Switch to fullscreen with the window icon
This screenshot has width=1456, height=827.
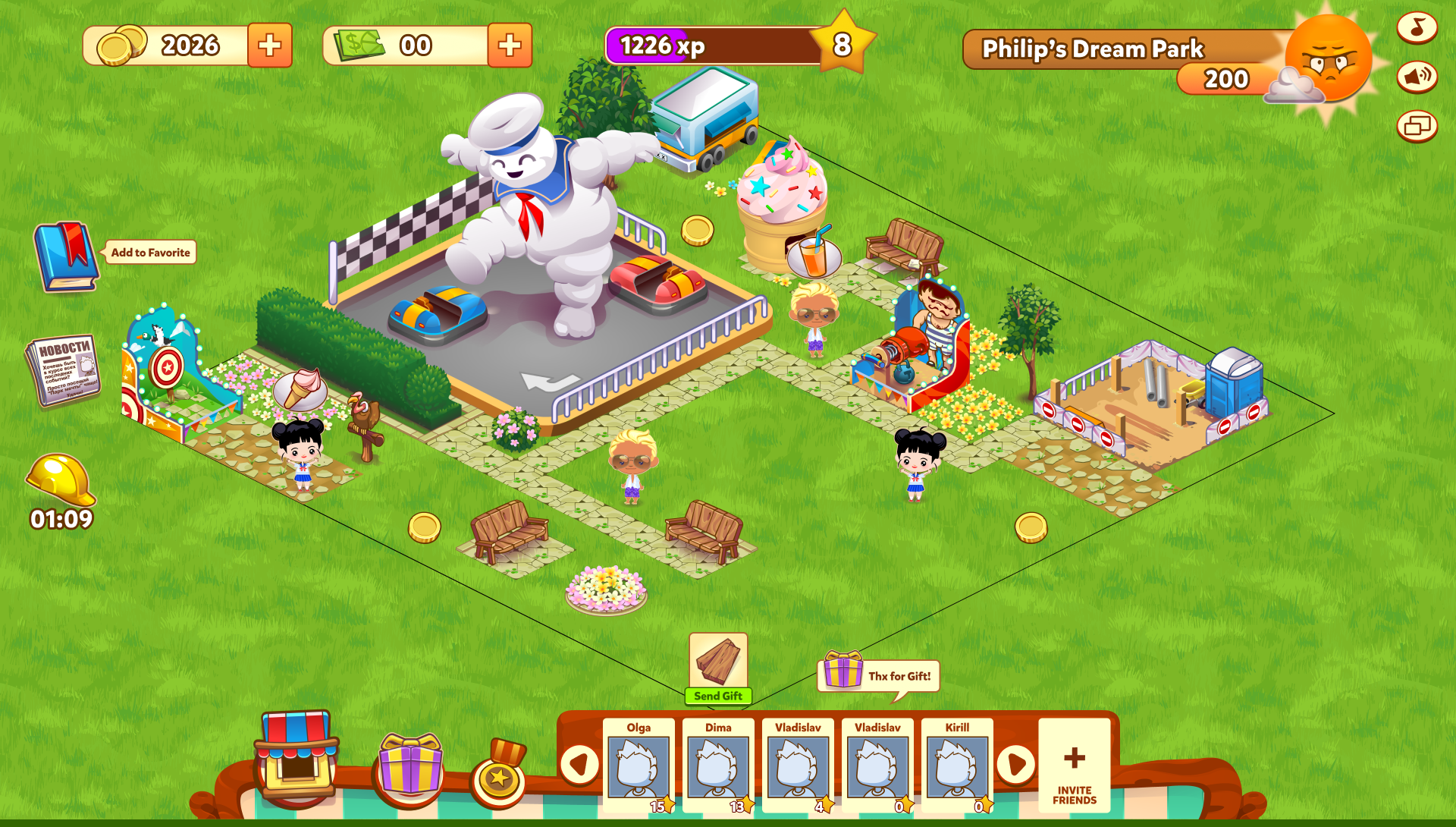tap(1417, 126)
